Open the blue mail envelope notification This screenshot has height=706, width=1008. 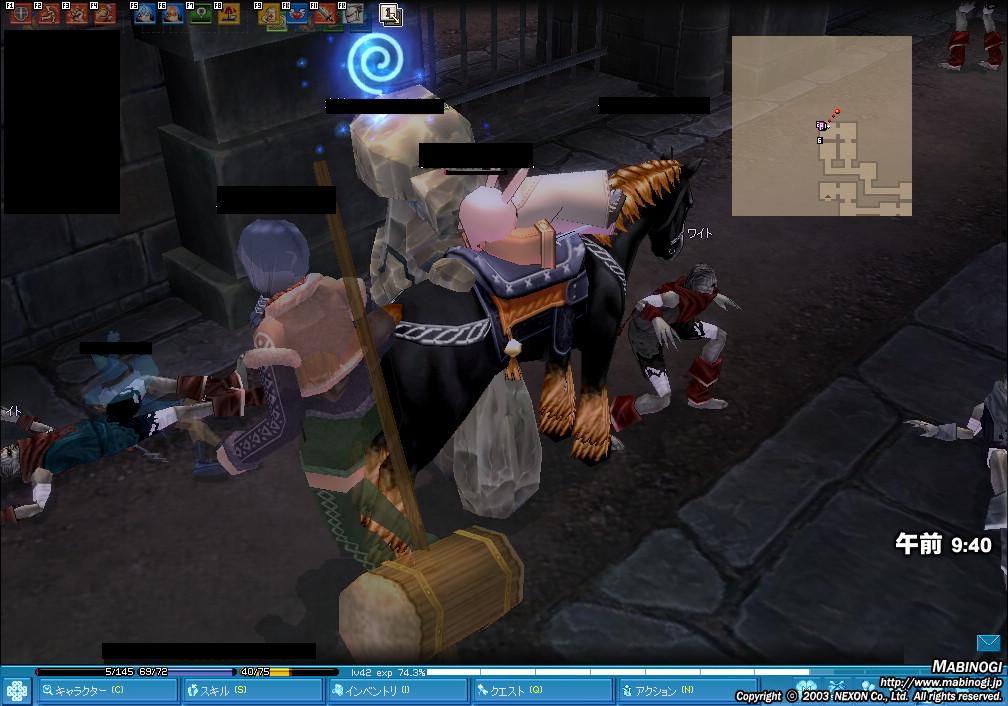click(989, 643)
